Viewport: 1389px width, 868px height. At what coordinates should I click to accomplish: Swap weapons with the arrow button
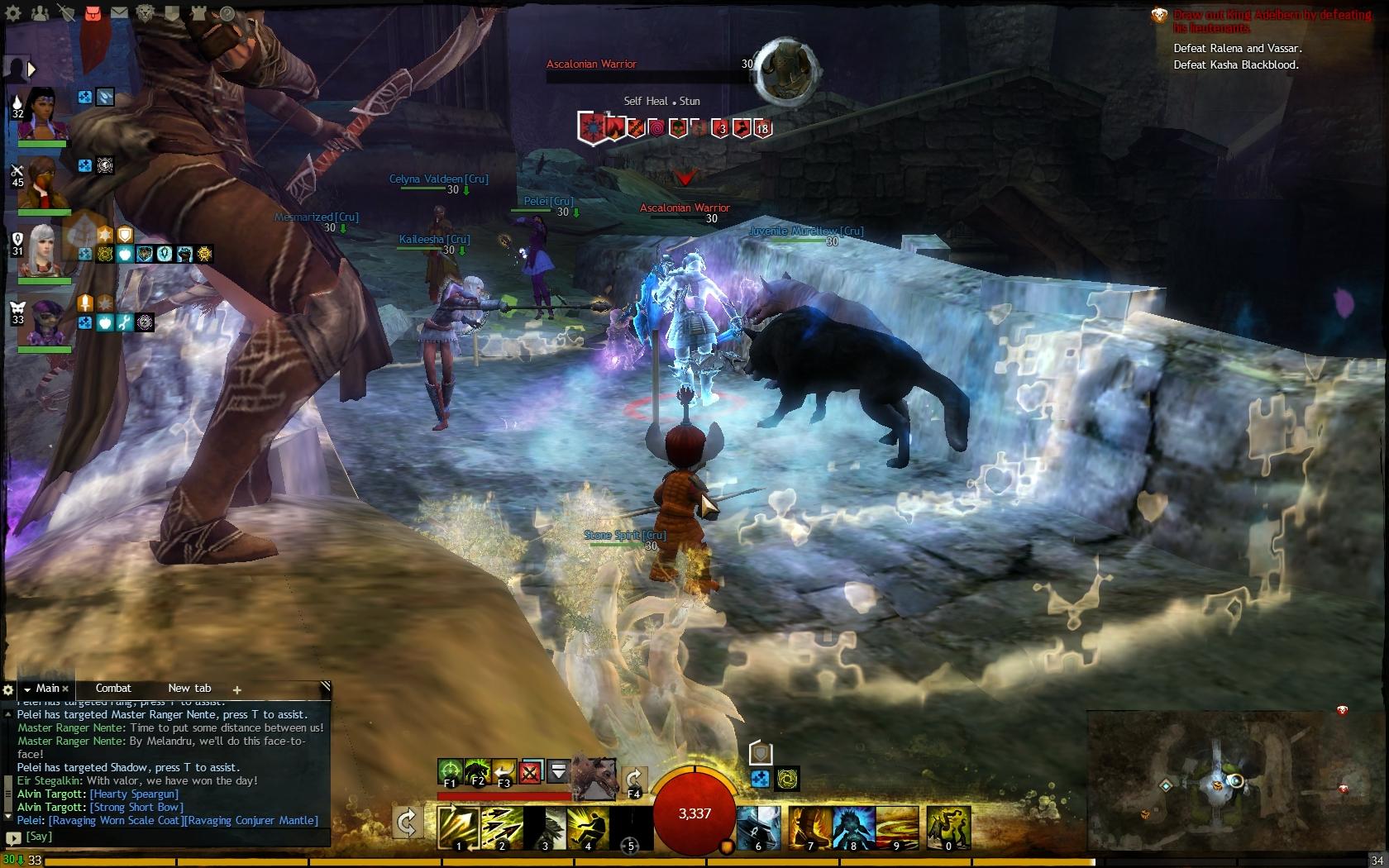coord(407,823)
